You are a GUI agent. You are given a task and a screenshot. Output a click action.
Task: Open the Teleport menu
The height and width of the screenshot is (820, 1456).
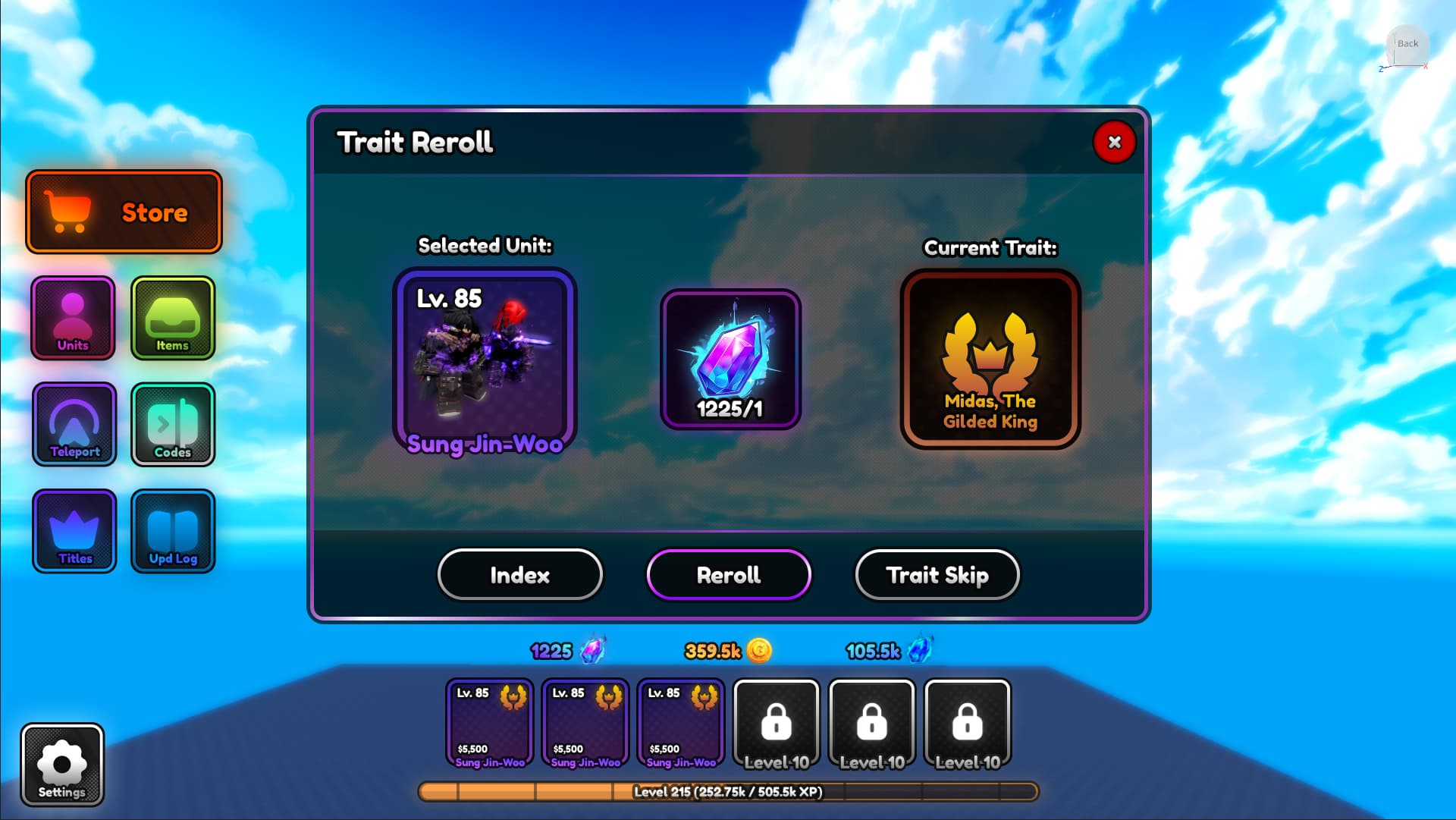(74, 424)
